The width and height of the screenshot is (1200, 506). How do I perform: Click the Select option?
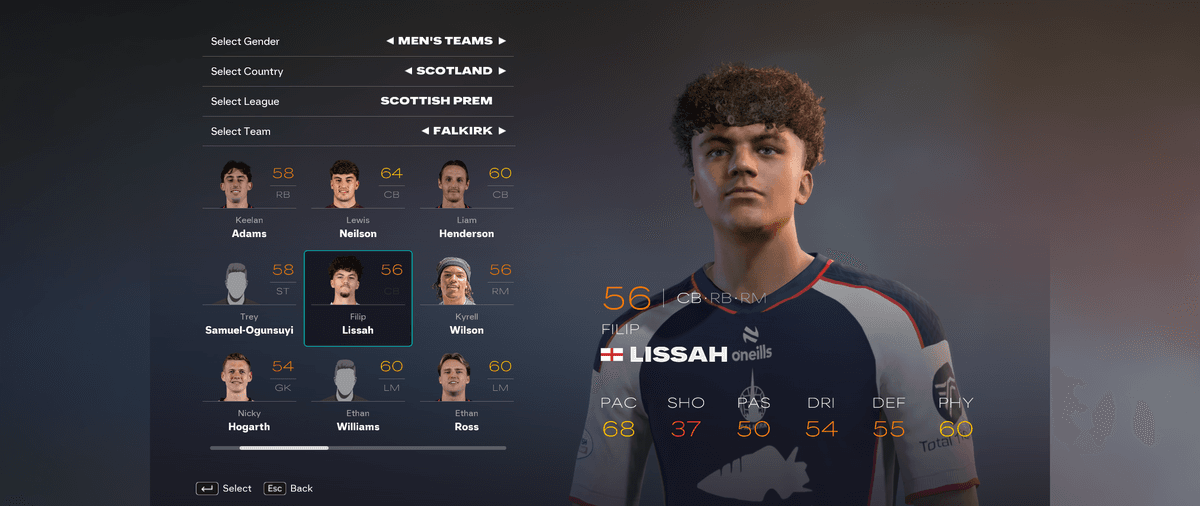coord(224,488)
